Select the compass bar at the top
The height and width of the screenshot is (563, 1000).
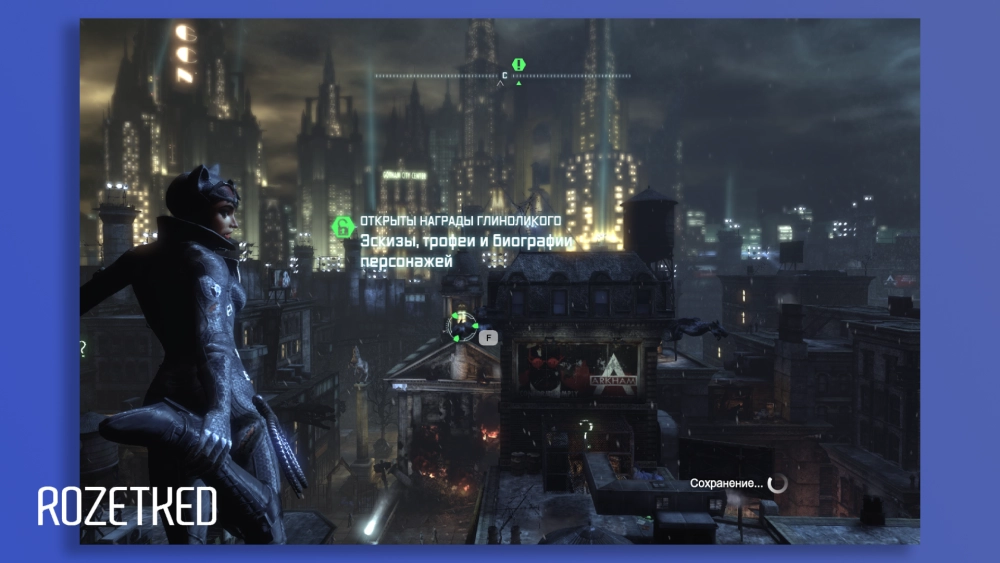tap(503, 76)
